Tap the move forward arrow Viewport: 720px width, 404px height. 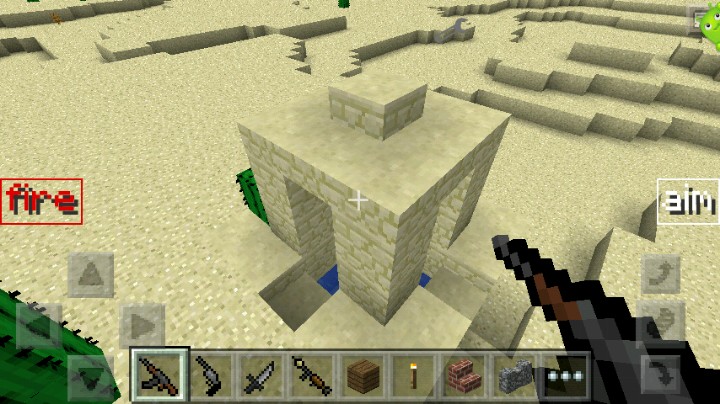(90, 273)
